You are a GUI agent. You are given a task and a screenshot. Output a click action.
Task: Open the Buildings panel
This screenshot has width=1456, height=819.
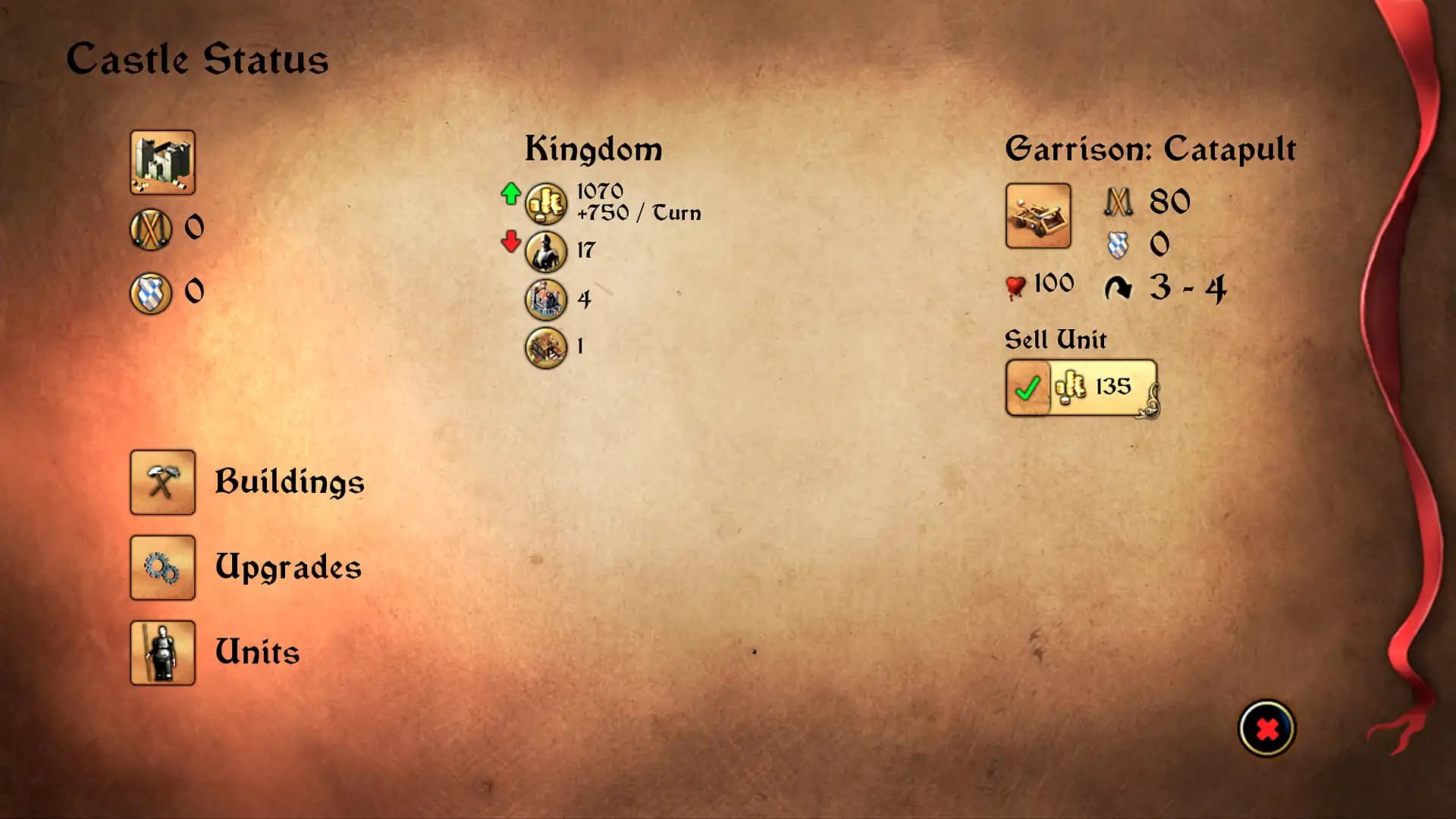click(x=290, y=482)
